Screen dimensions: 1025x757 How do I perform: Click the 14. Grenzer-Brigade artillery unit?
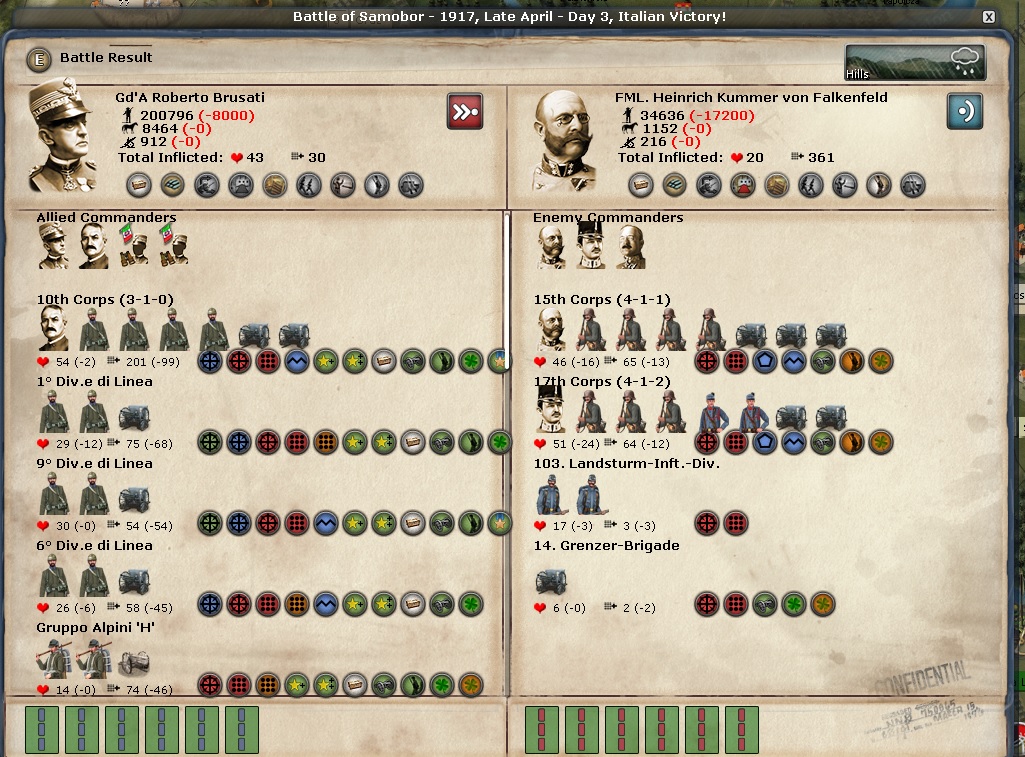[x=551, y=581]
